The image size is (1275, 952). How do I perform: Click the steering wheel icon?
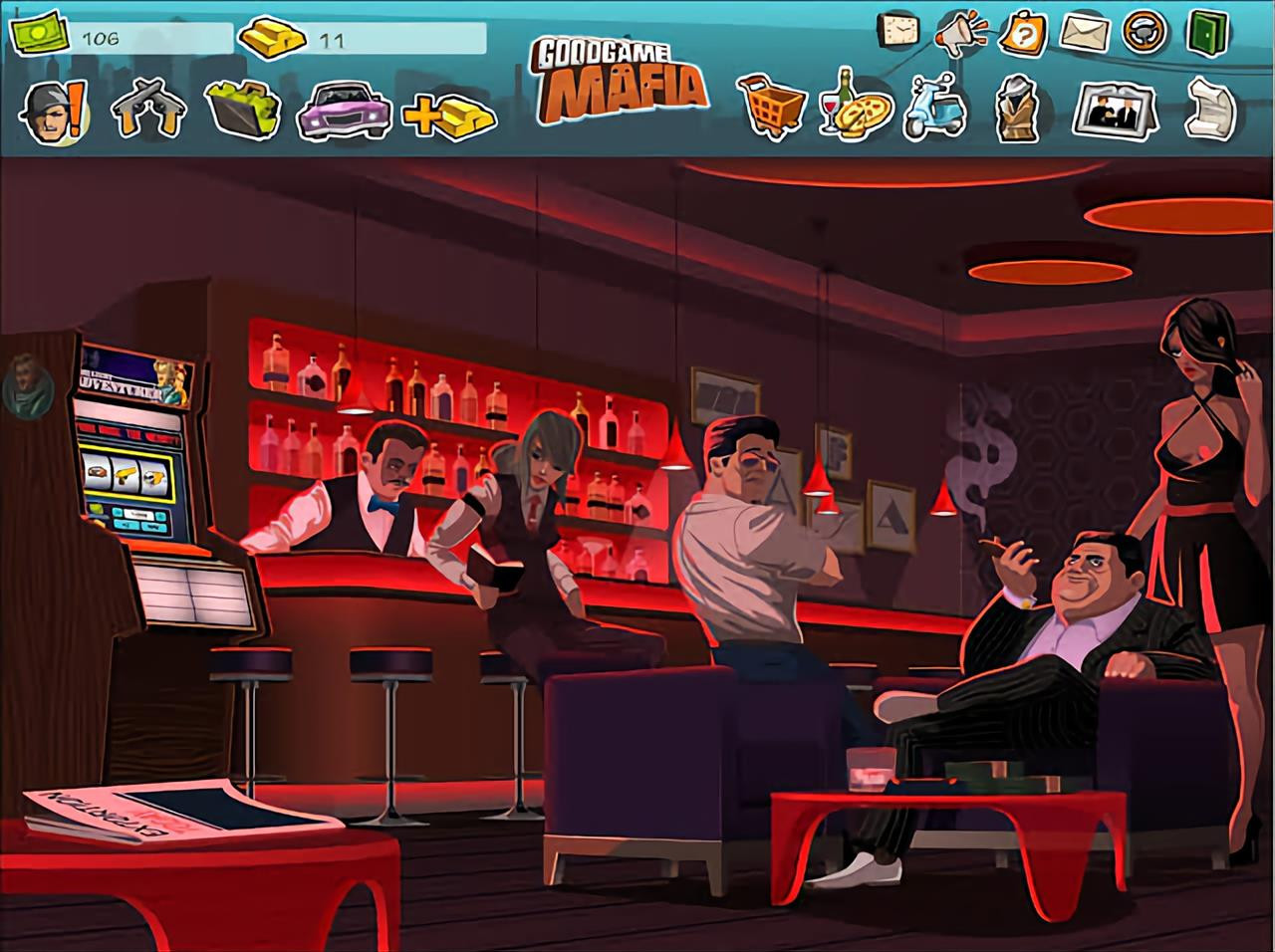pyautogui.click(x=1145, y=32)
